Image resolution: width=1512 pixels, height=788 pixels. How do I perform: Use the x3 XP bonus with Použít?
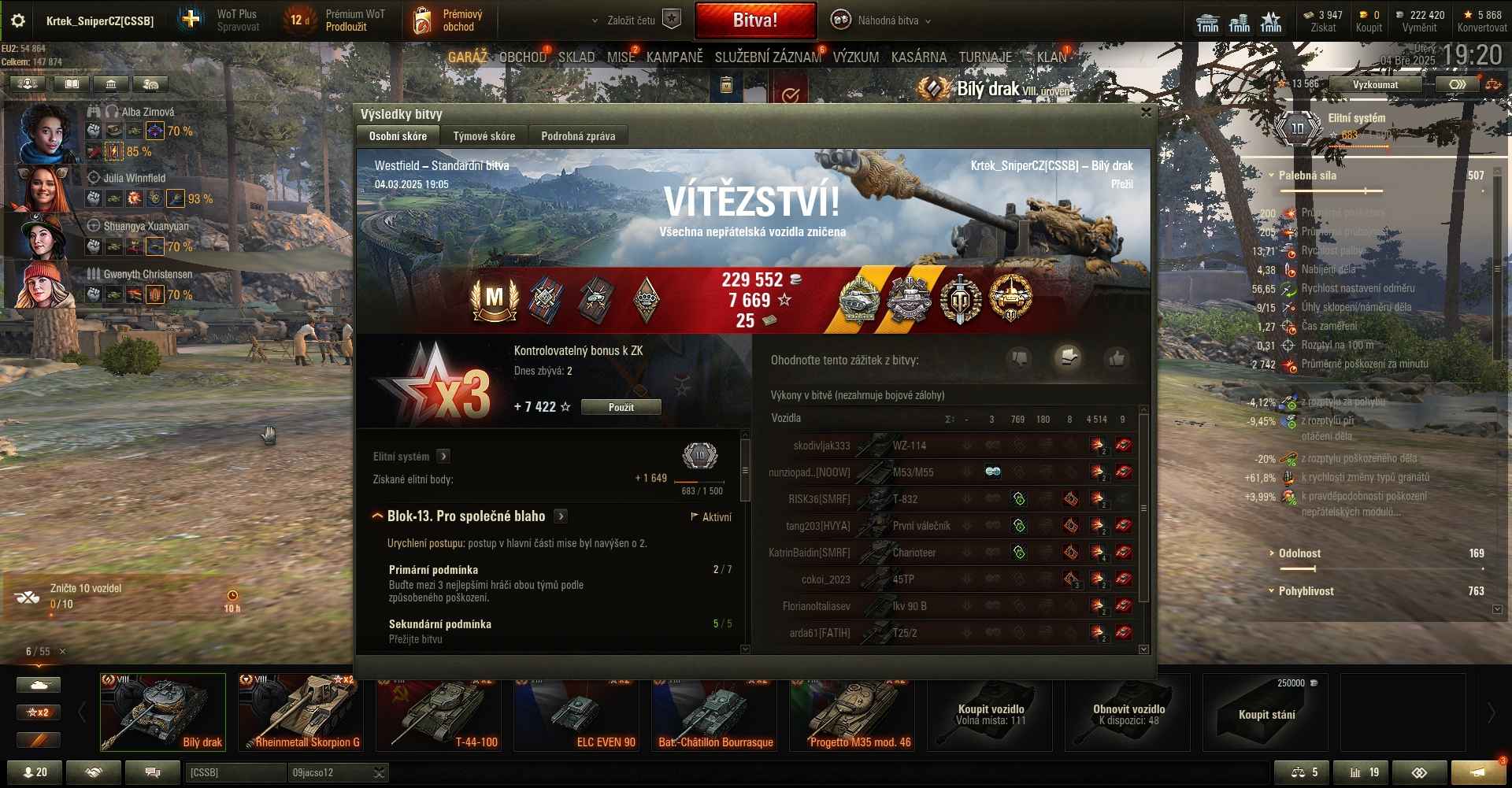click(621, 407)
